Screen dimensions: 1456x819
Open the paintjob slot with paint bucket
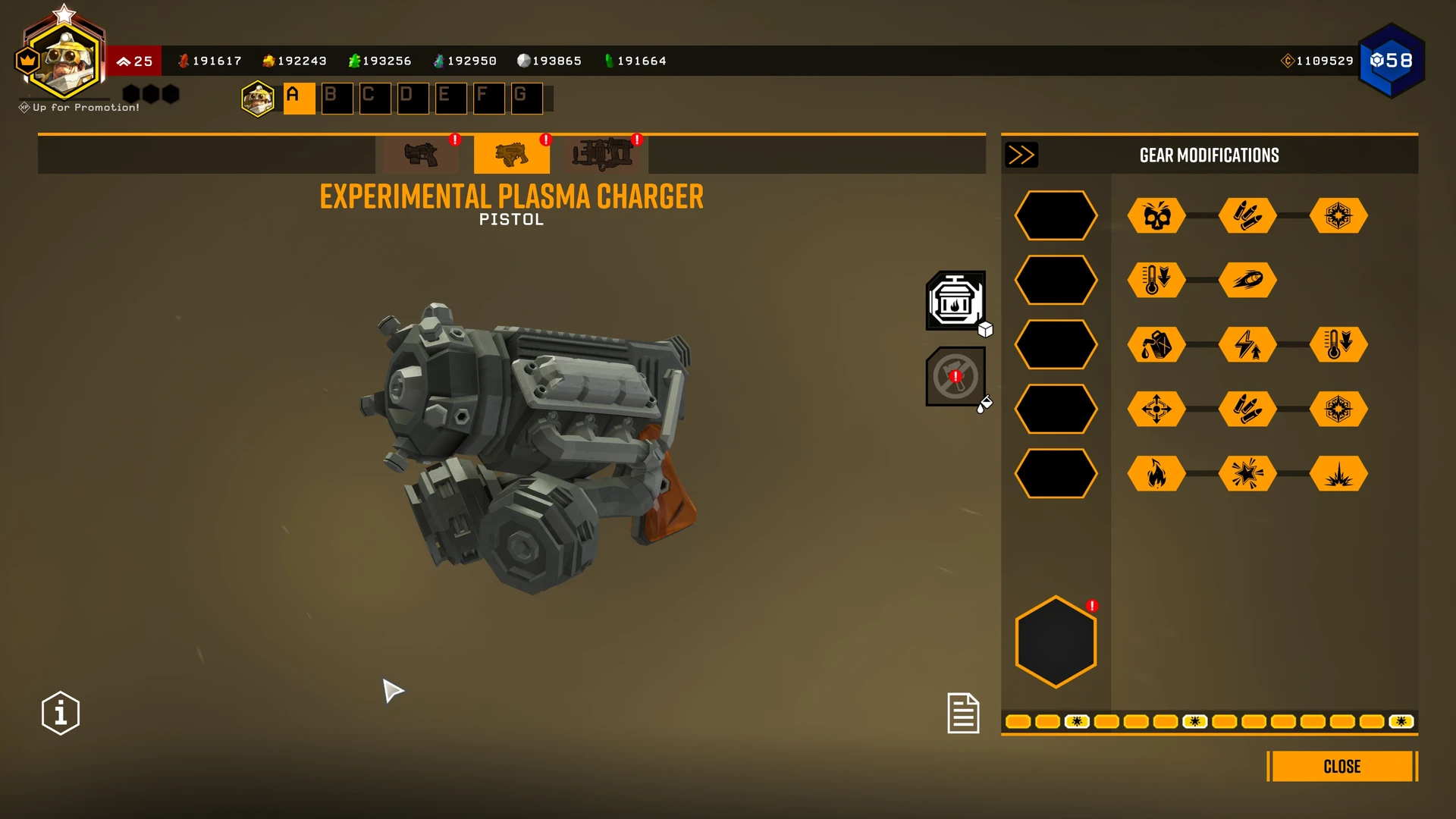pos(955,377)
